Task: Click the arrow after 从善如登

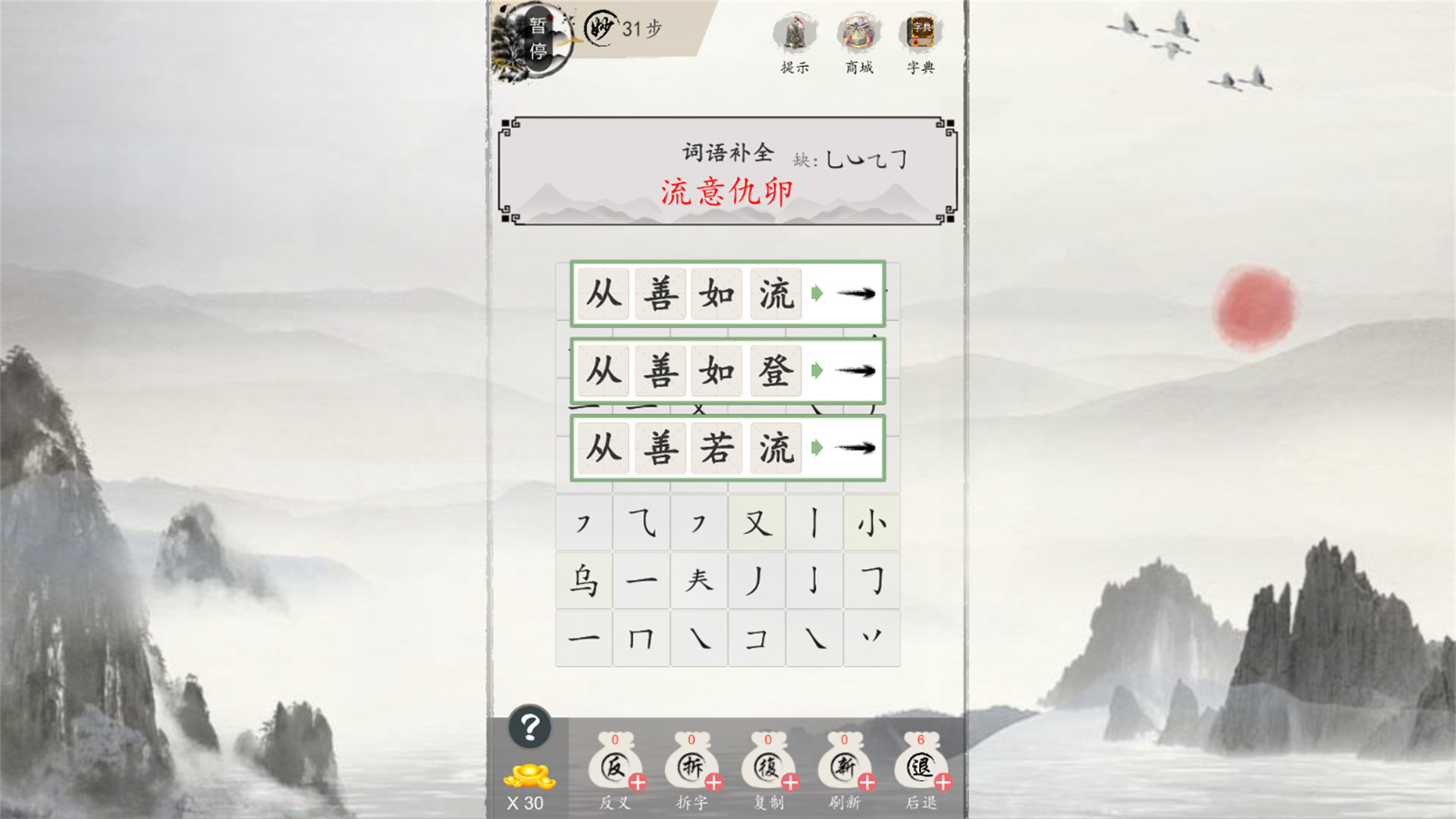Action: coord(853,372)
